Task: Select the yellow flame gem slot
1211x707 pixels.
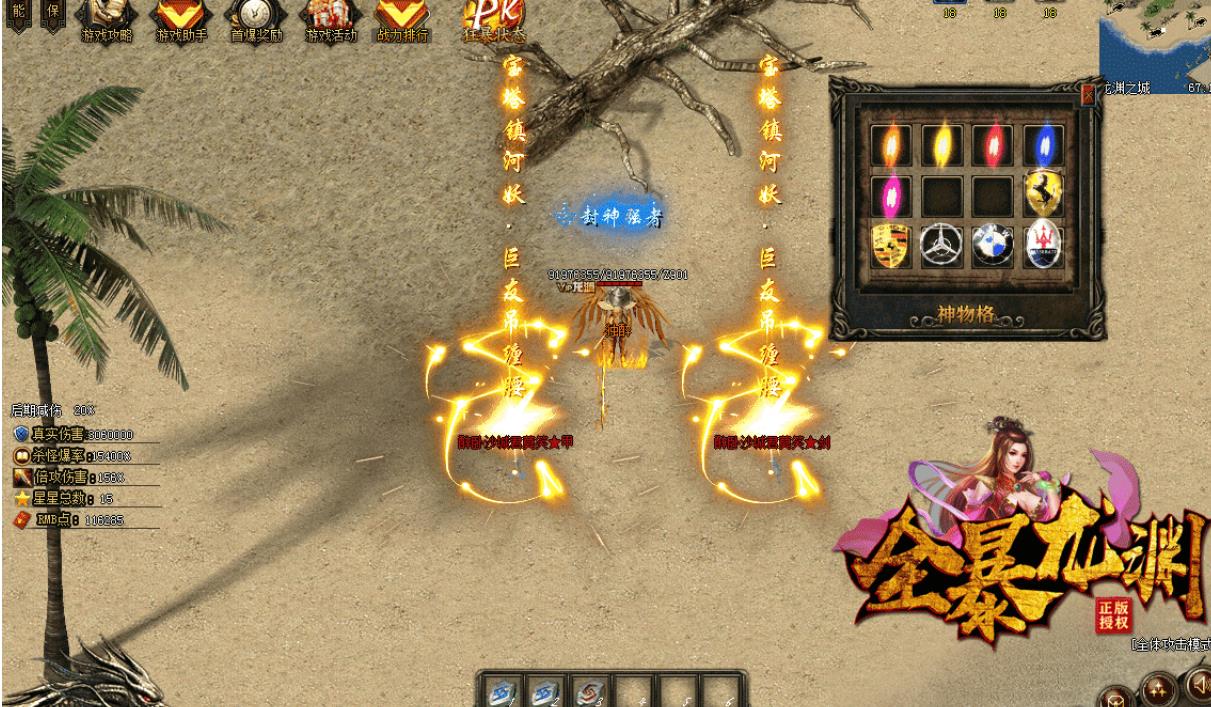Action: tap(942, 145)
